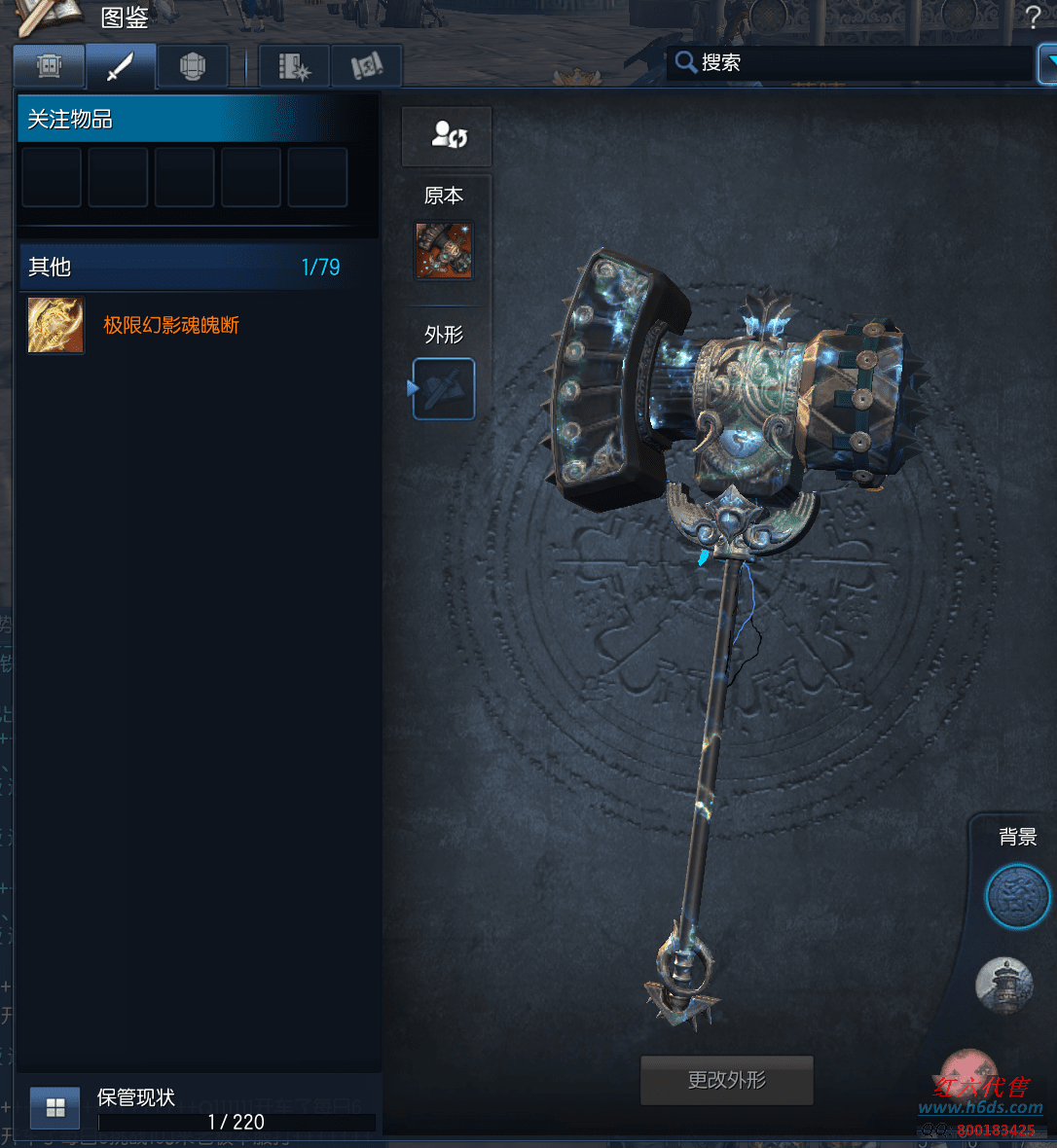Screen dimensions: 1057x1148
Task: Open the hexagonal gem tab
Action: 193,66
